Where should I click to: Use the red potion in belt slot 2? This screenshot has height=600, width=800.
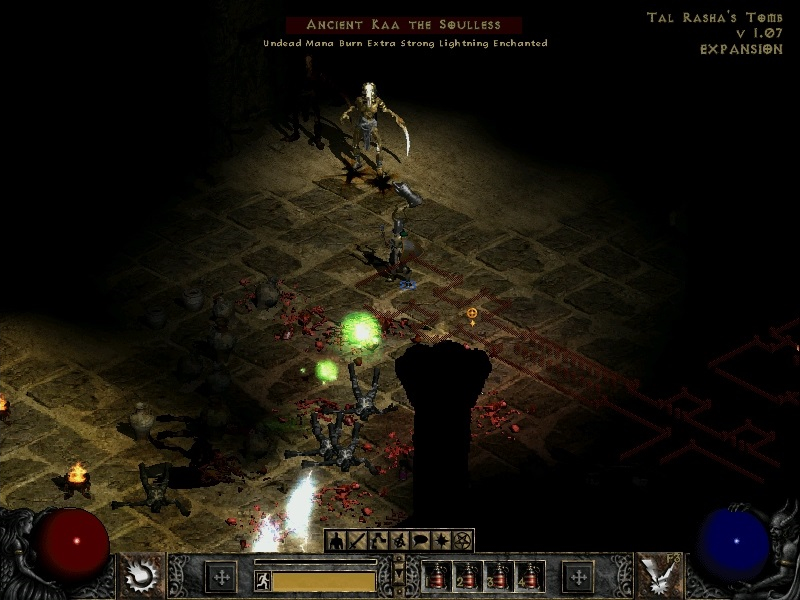(468, 577)
